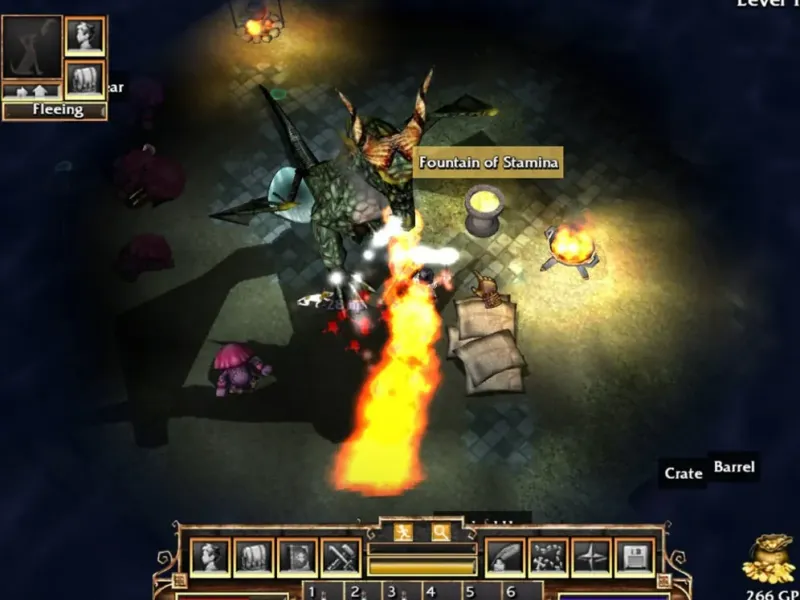Image resolution: width=800 pixels, height=600 pixels.
Task: Toggle the running figure button
Action: pos(403,531)
